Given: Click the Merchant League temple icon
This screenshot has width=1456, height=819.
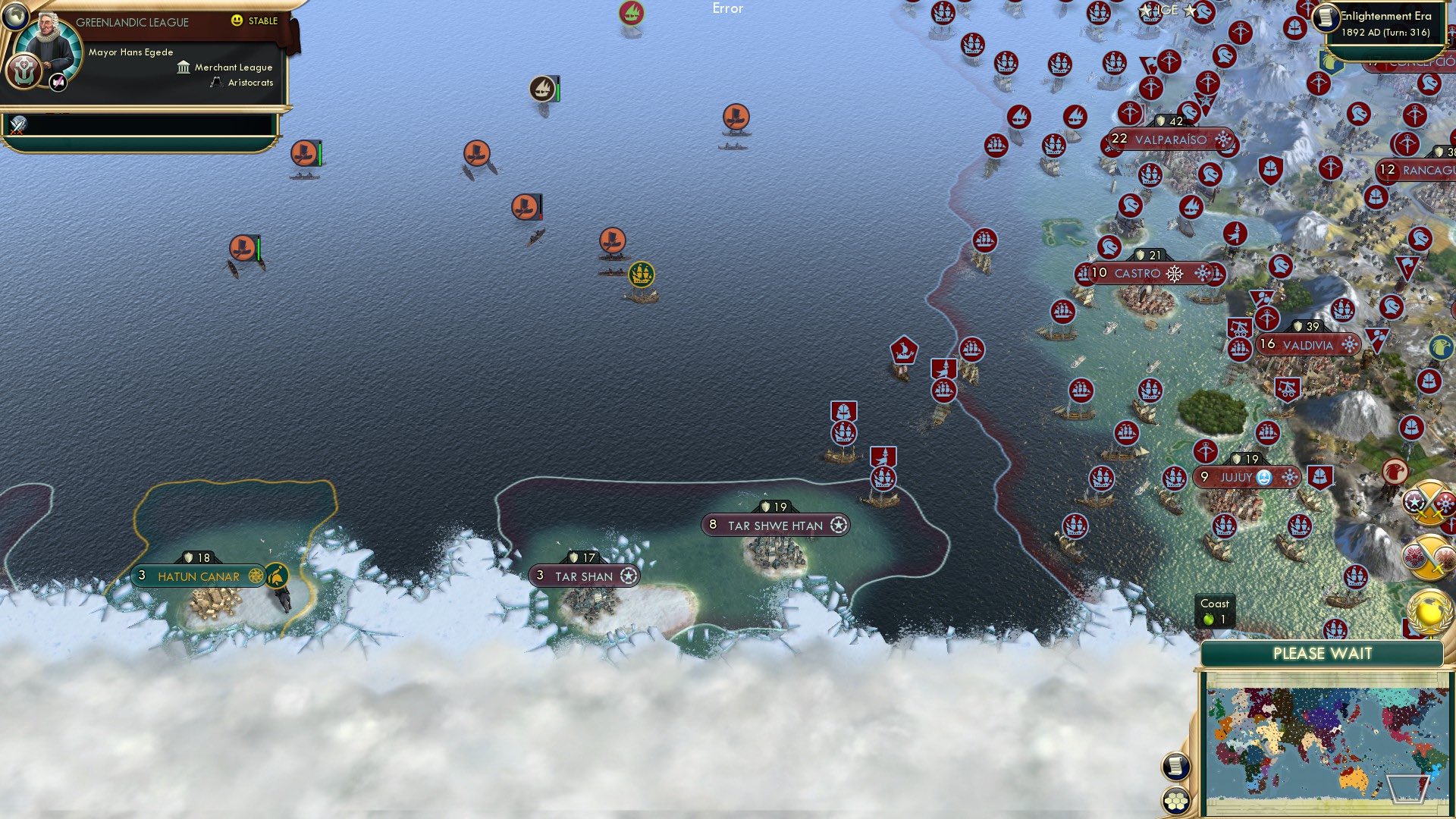Looking at the screenshot, I should coord(184,68).
